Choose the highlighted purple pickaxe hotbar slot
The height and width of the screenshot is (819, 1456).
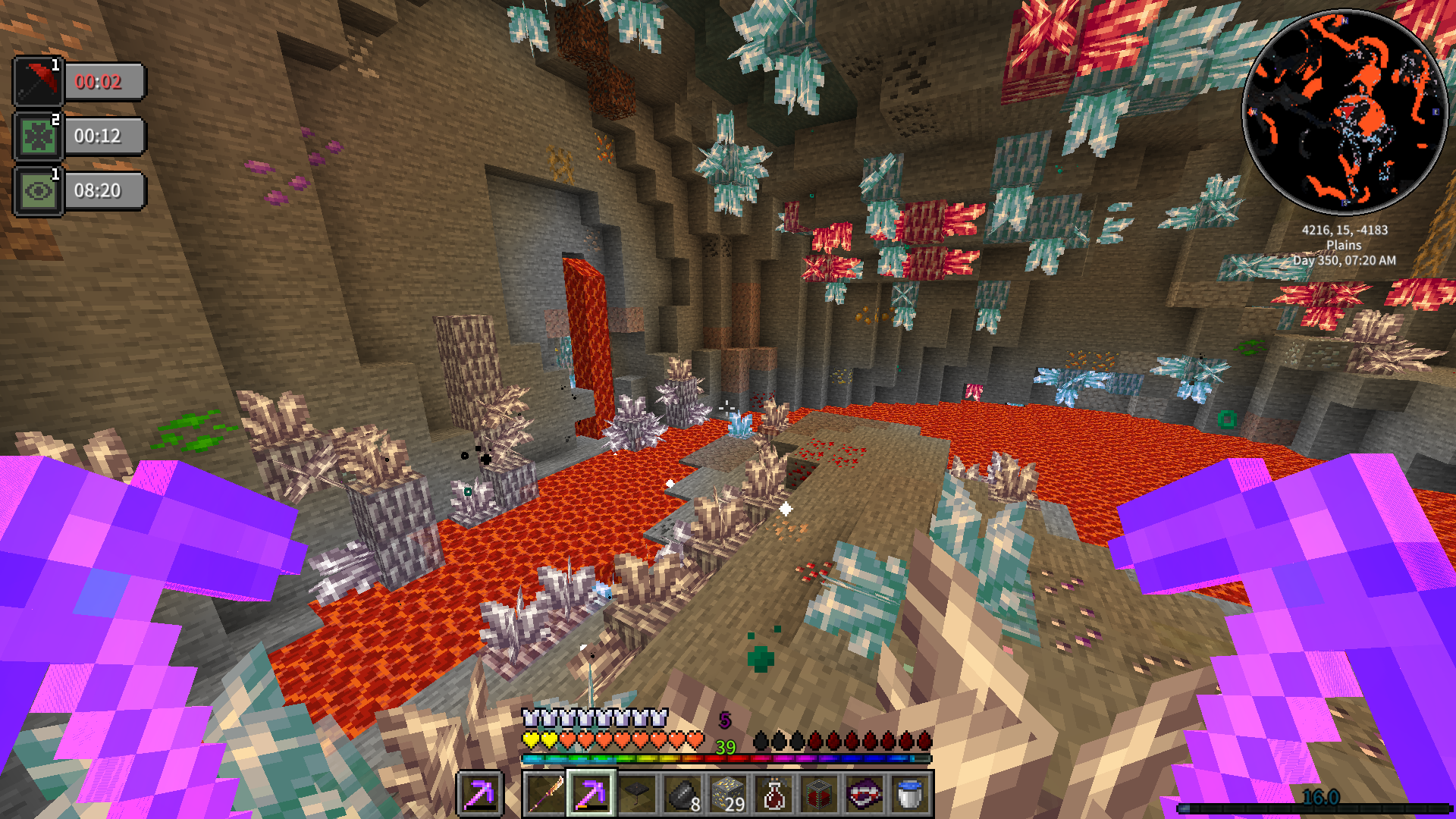[x=591, y=794]
